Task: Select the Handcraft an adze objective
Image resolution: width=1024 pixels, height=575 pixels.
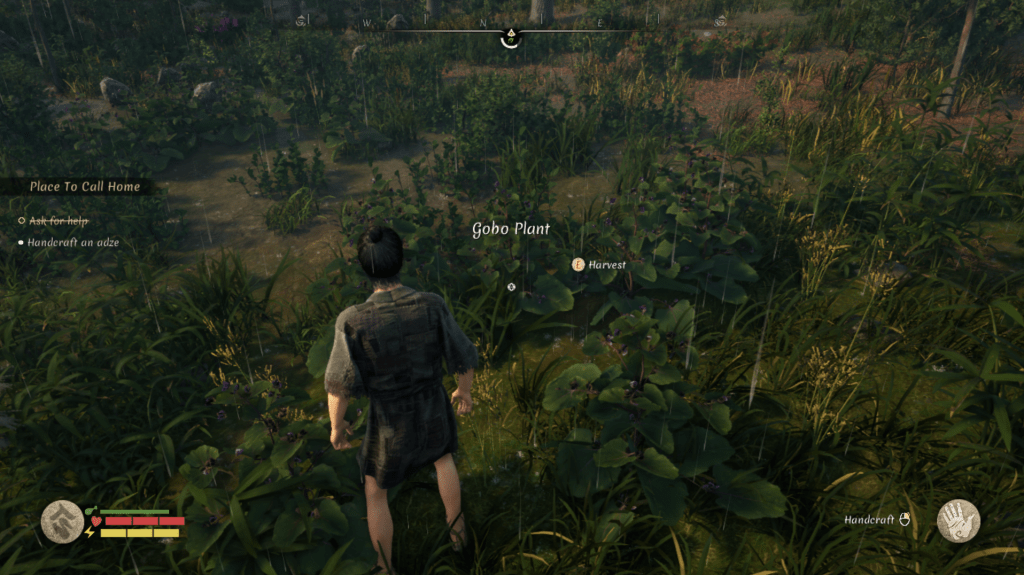Action: tap(73, 242)
